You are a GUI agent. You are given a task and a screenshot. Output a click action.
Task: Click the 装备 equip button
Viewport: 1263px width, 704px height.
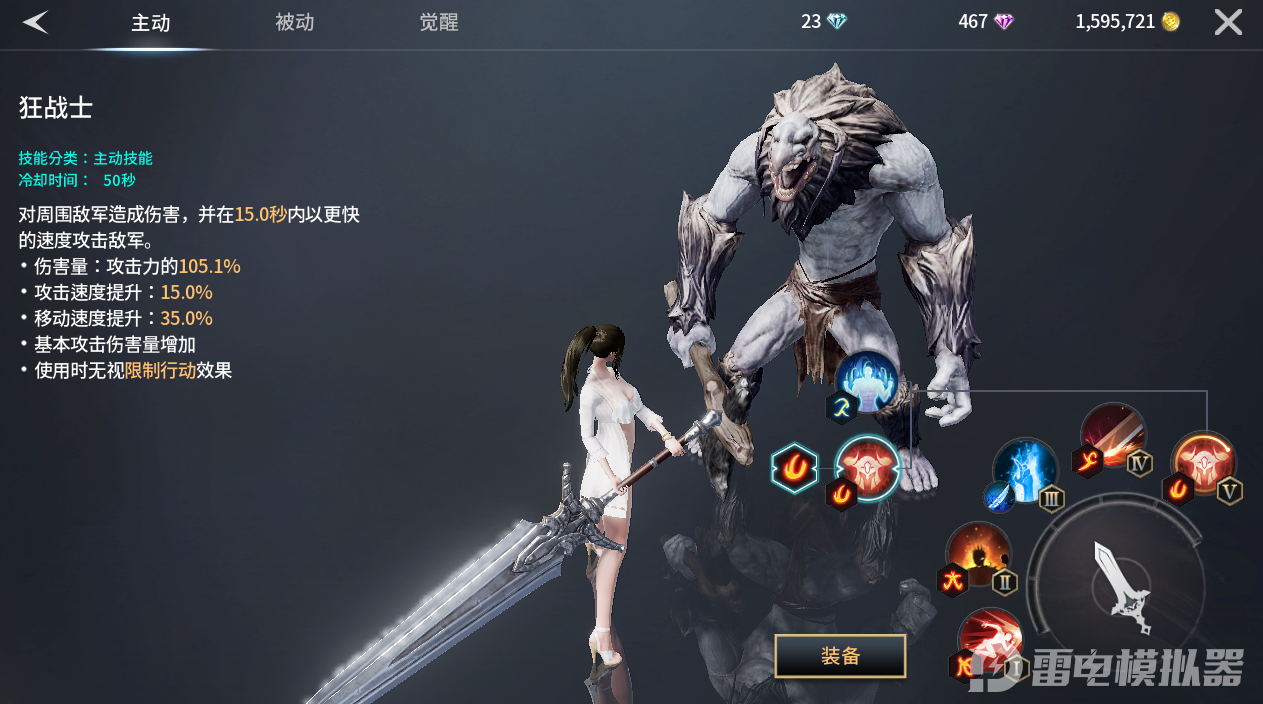click(x=840, y=656)
